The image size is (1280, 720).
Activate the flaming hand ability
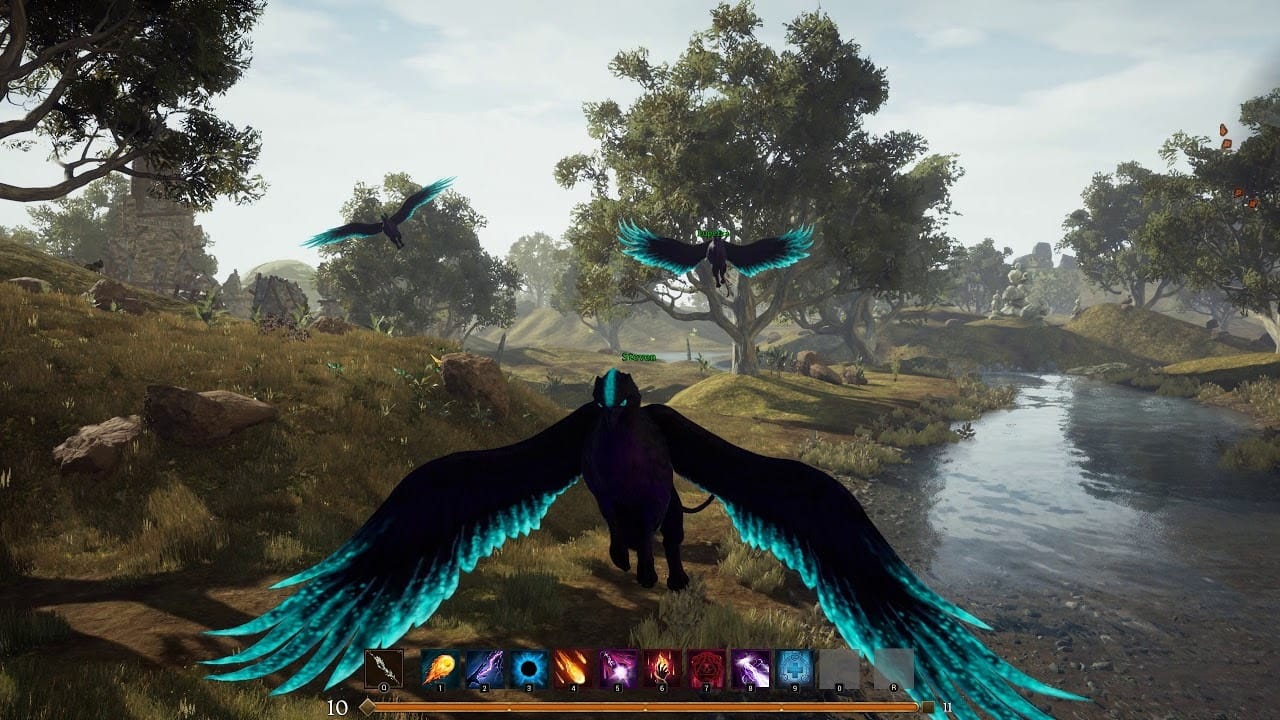coord(663,668)
